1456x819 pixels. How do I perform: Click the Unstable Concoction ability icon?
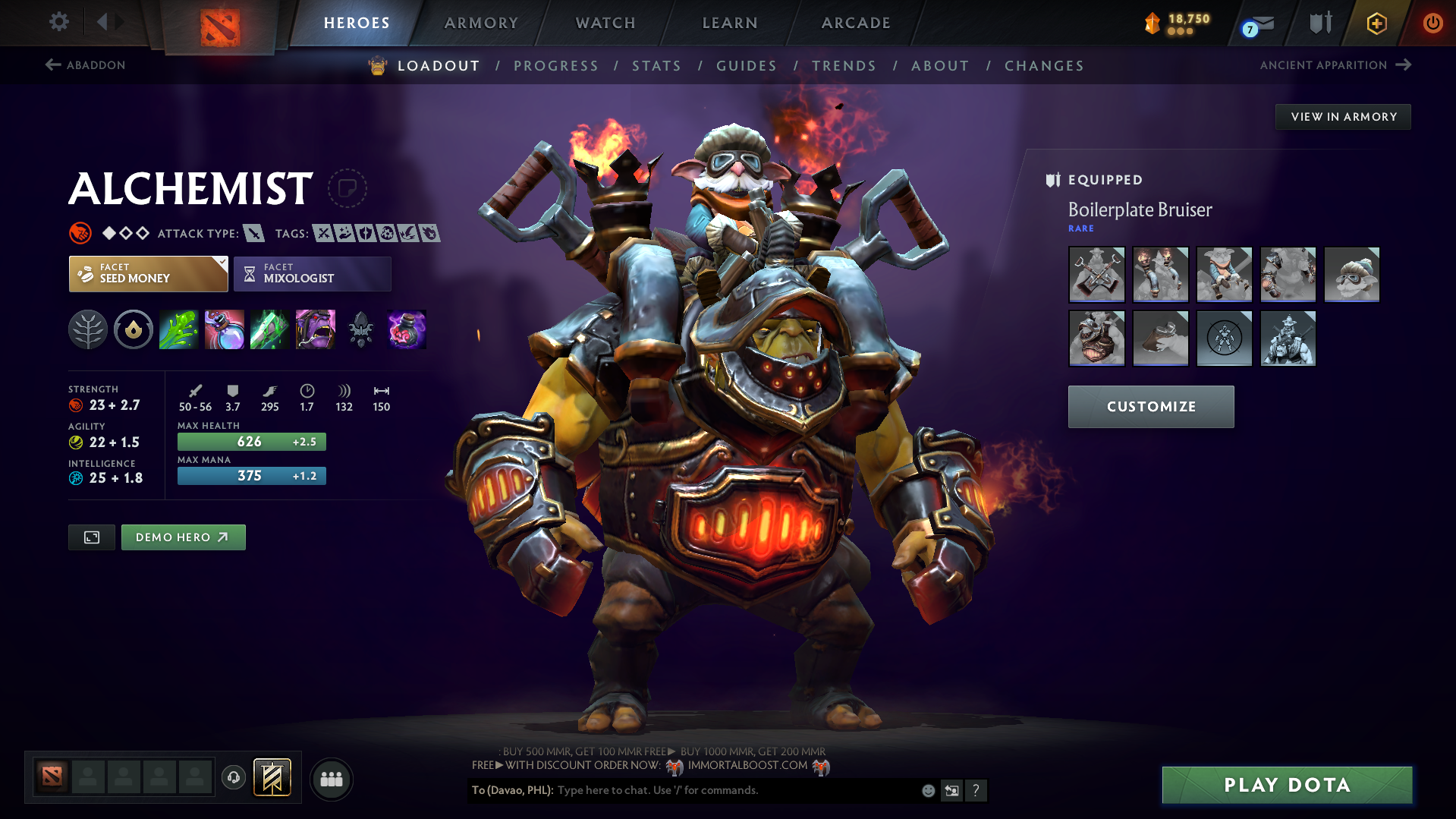coord(224,329)
